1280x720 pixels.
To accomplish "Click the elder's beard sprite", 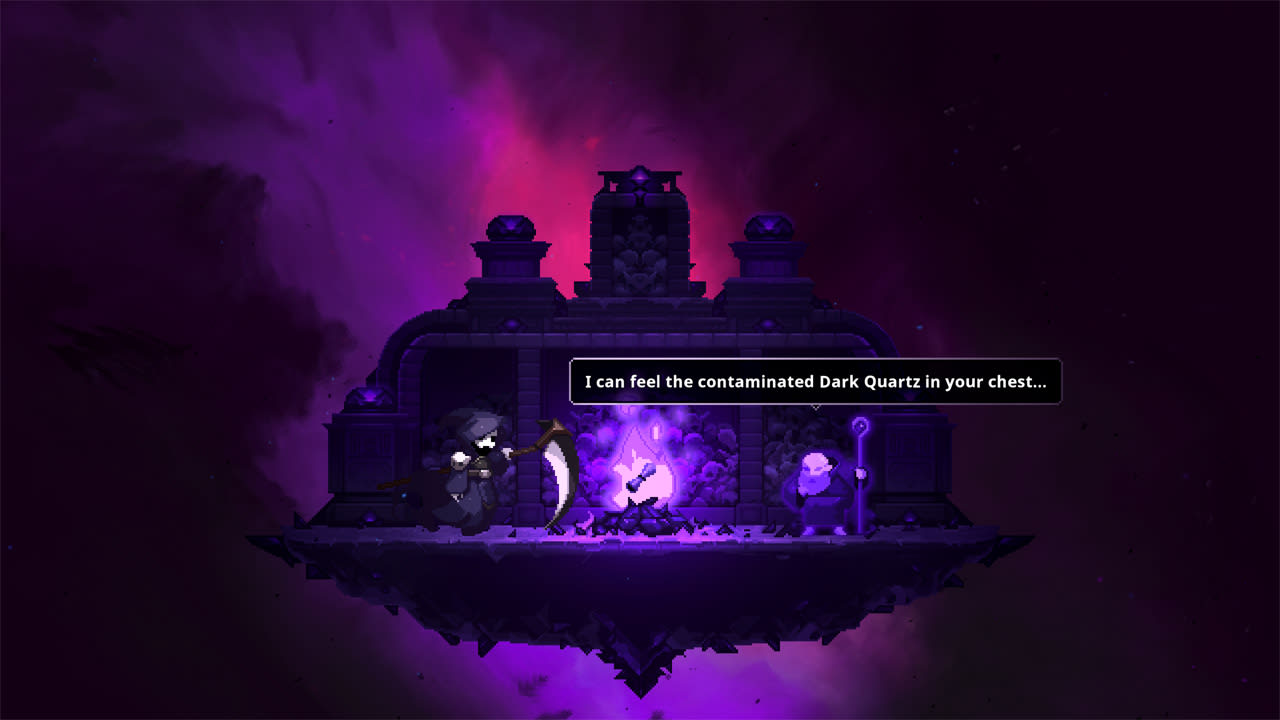I will coord(812,482).
